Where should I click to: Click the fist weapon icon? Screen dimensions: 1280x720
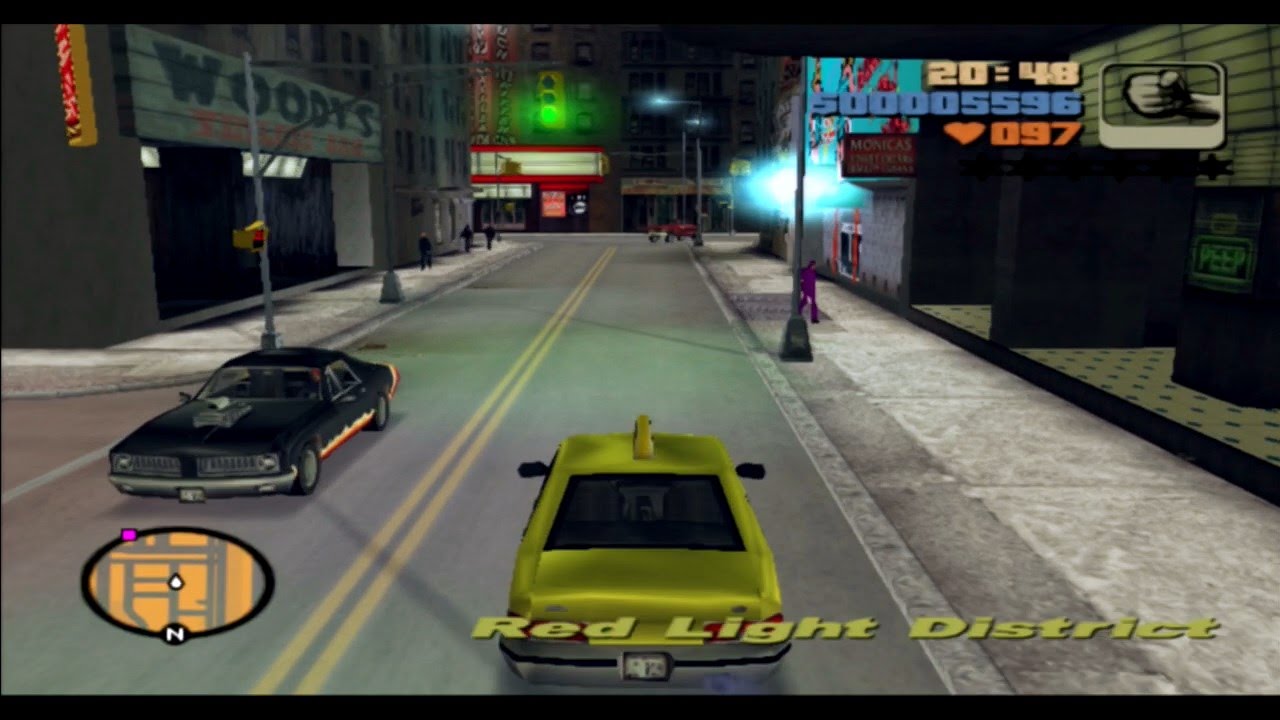pos(1162,103)
